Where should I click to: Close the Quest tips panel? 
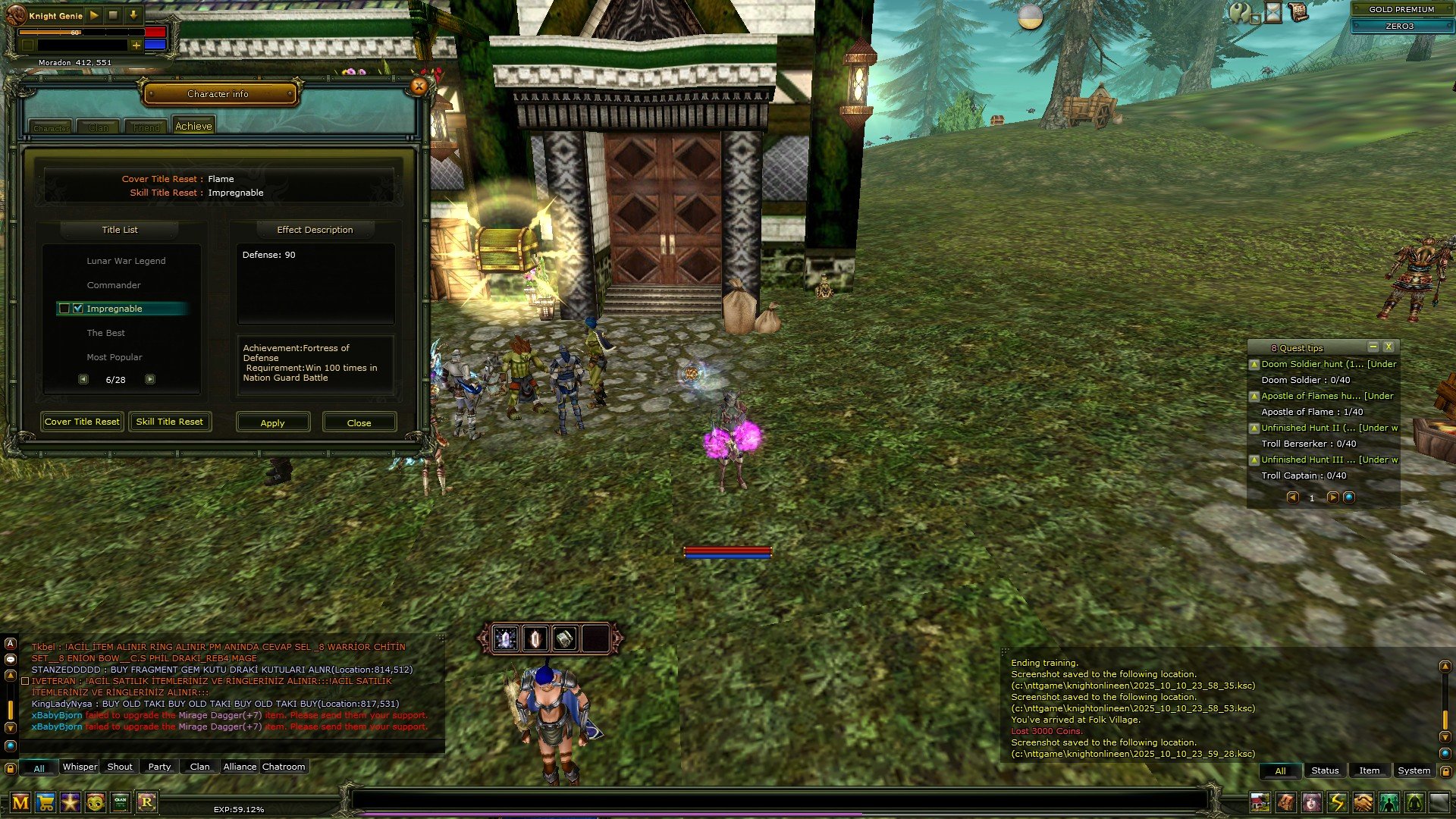pos(1389,347)
